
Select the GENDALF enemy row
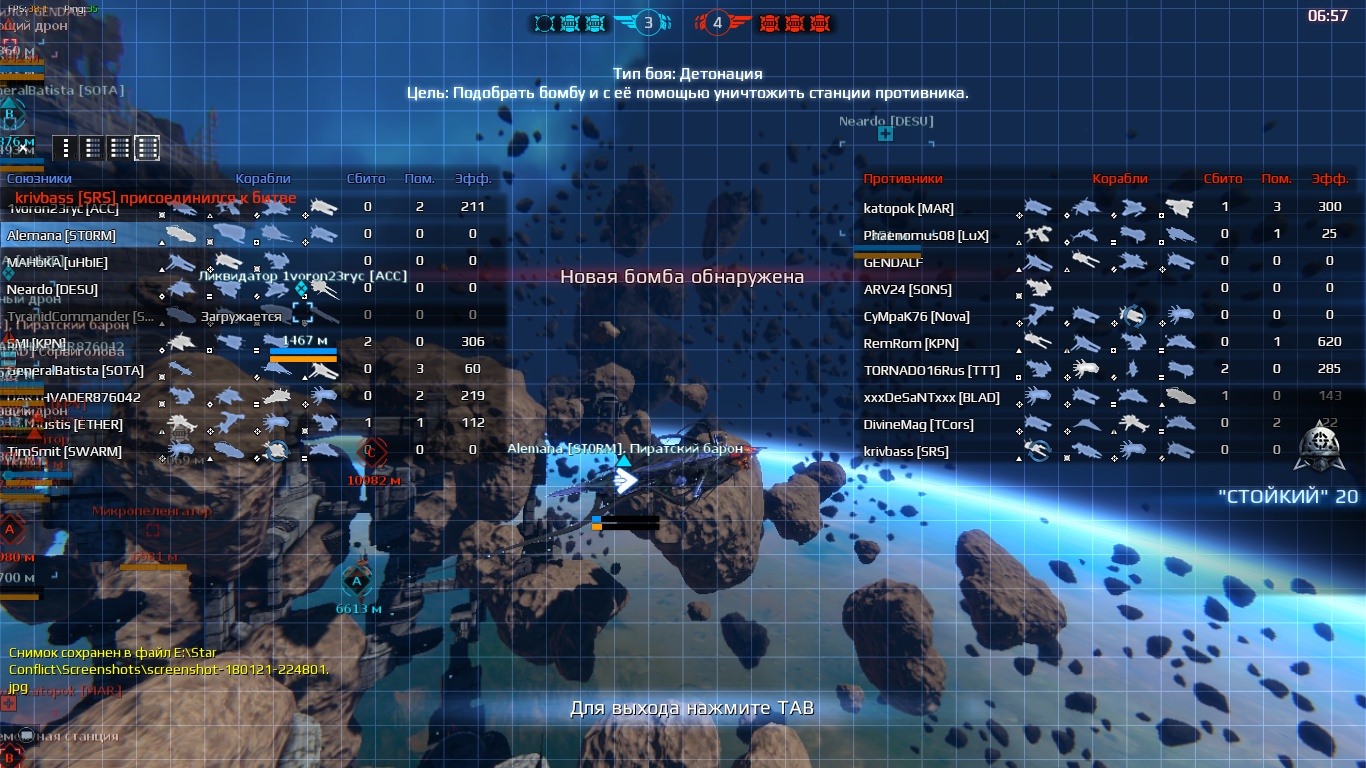tap(893, 262)
